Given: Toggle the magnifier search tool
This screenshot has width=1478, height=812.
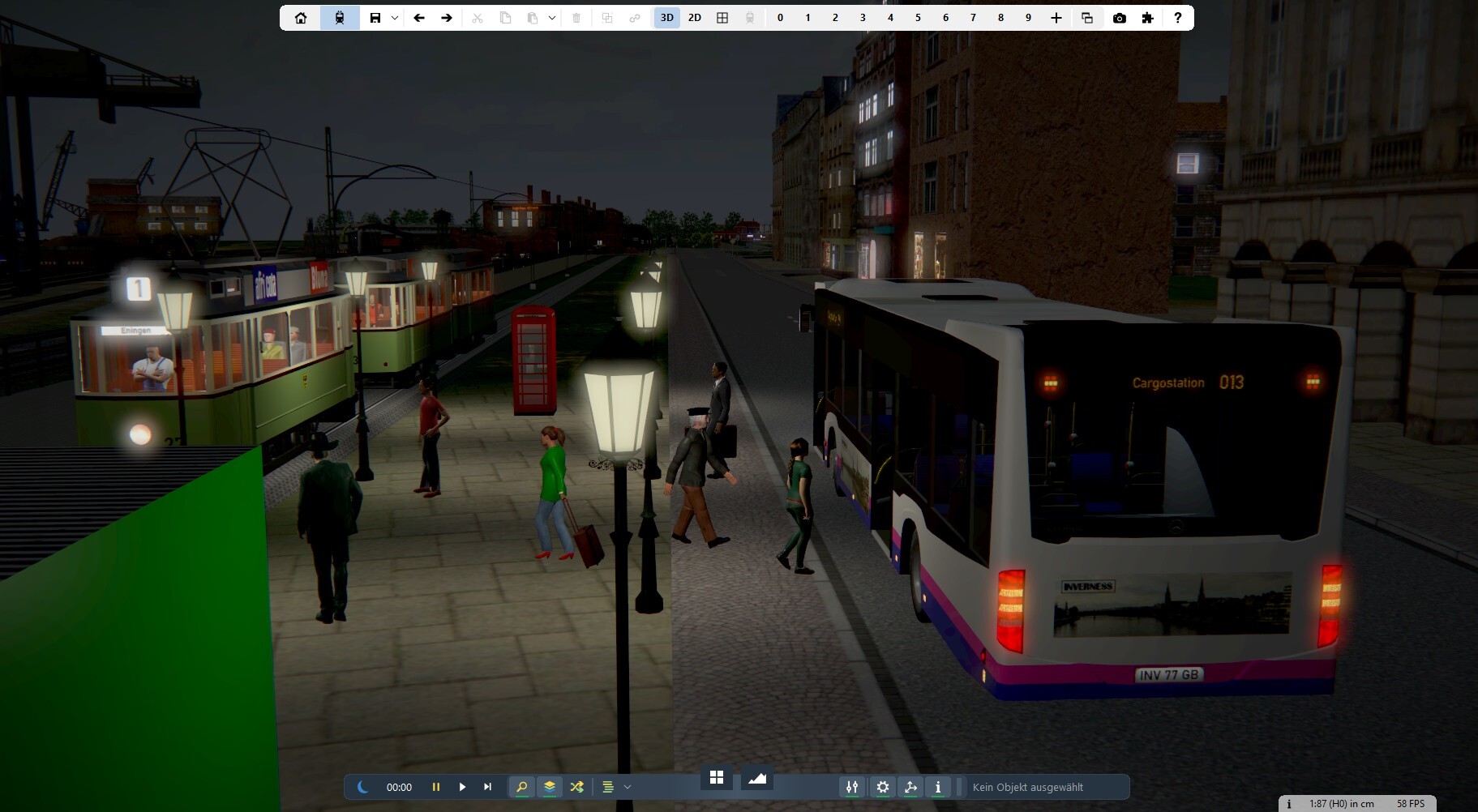Looking at the screenshot, I should [522, 787].
